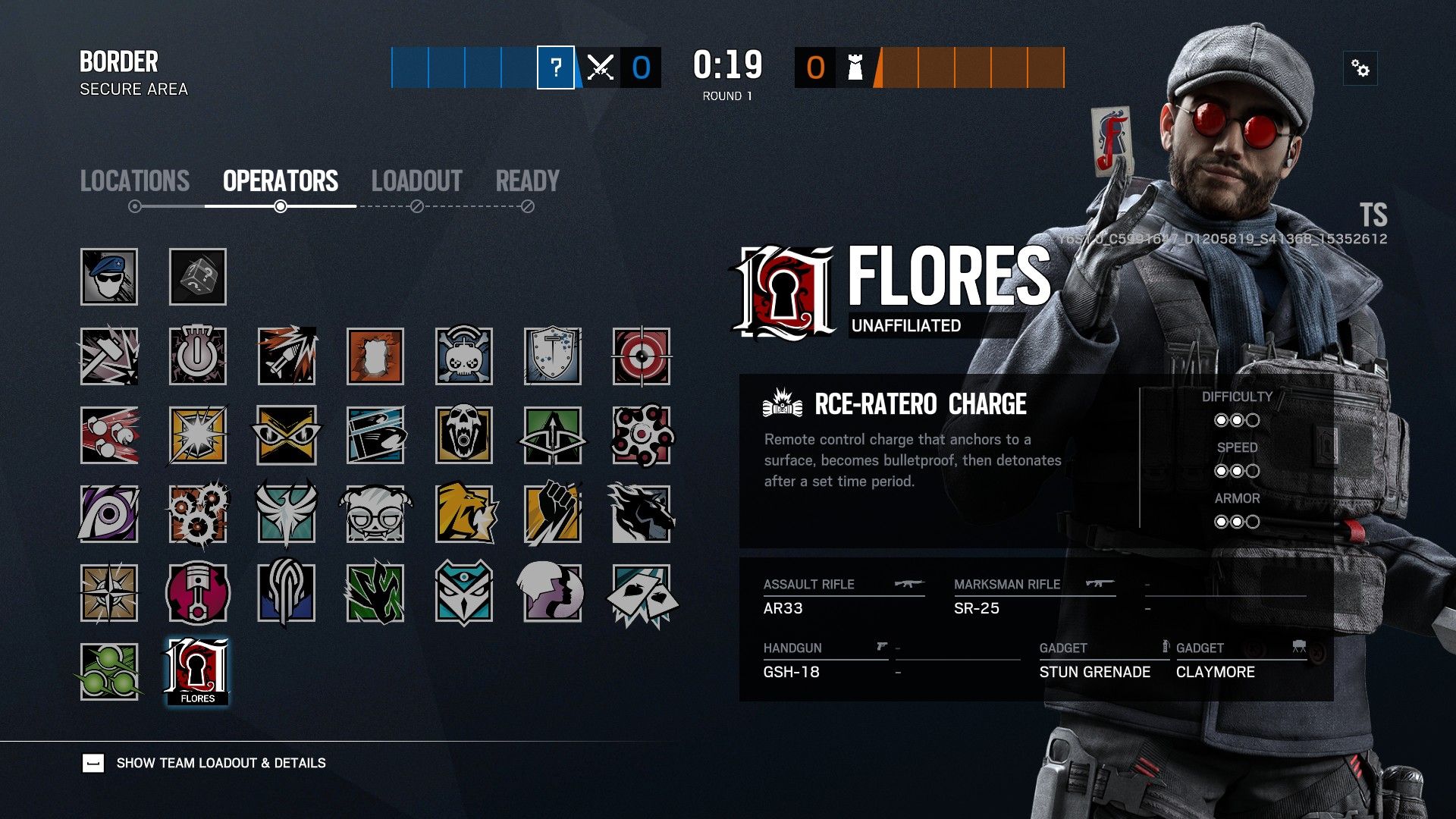
Task: Pick the Lion operator icon
Action: 465,516
